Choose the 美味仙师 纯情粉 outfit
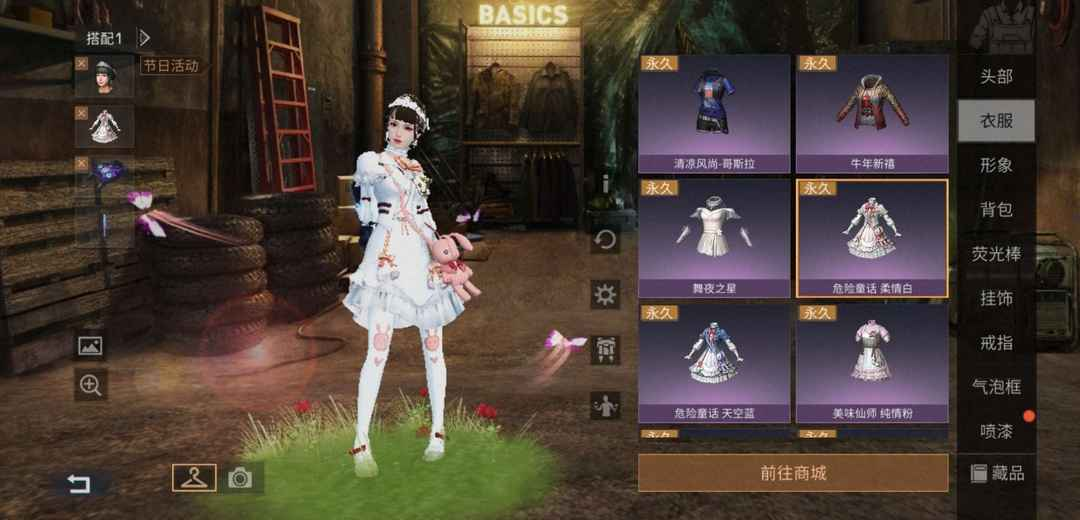 (871, 362)
